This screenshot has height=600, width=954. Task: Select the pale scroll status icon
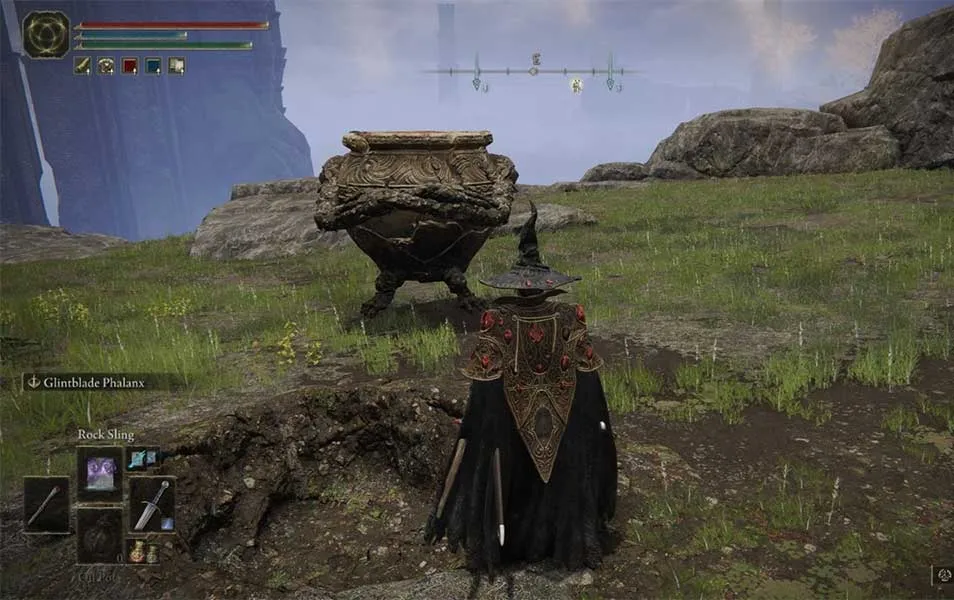176,66
